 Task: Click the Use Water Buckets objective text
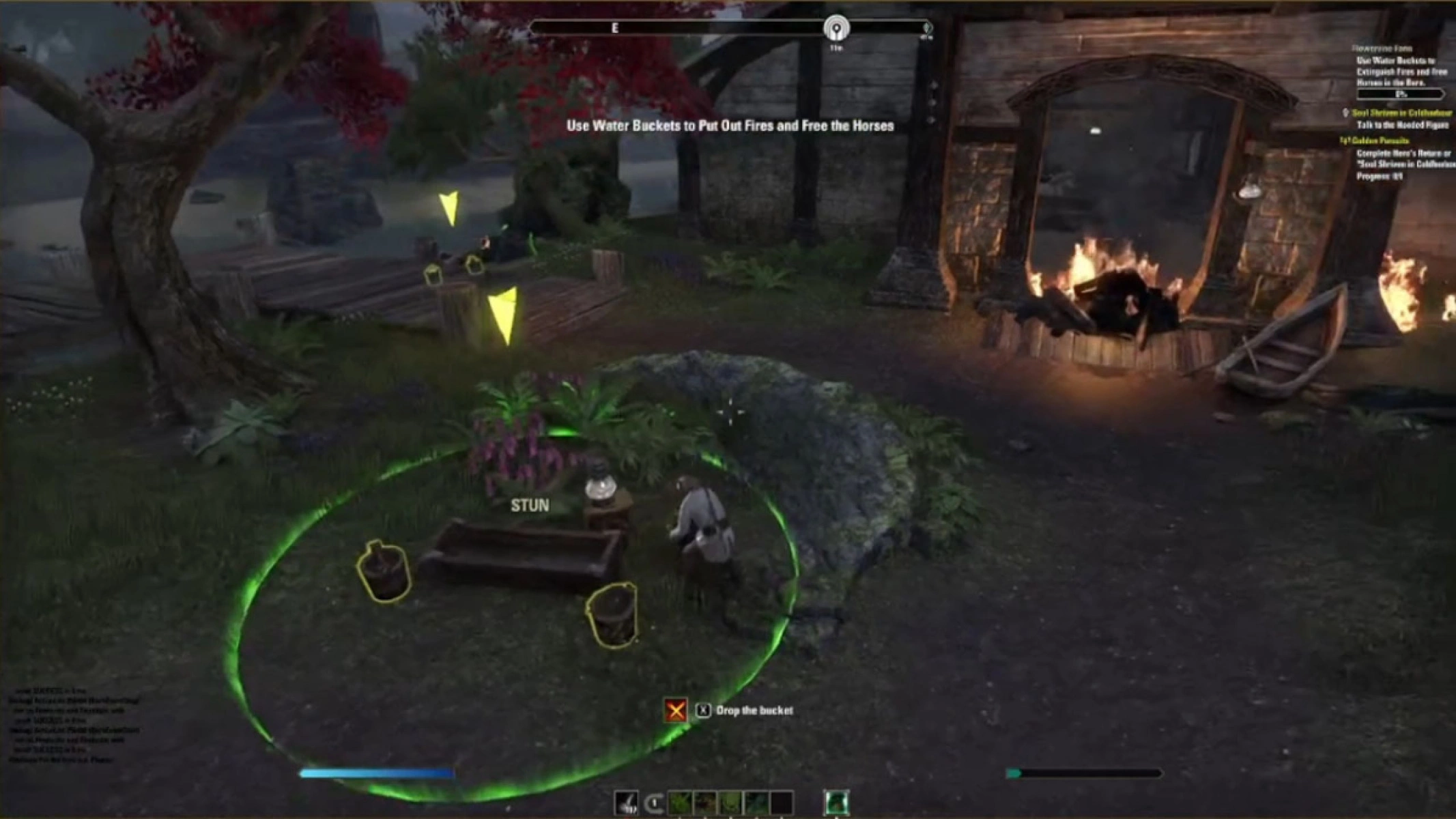coord(730,126)
